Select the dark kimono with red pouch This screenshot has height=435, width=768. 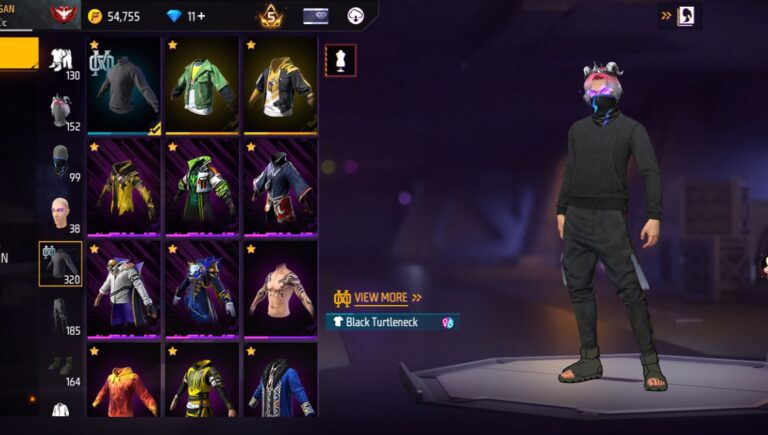(x=279, y=186)
